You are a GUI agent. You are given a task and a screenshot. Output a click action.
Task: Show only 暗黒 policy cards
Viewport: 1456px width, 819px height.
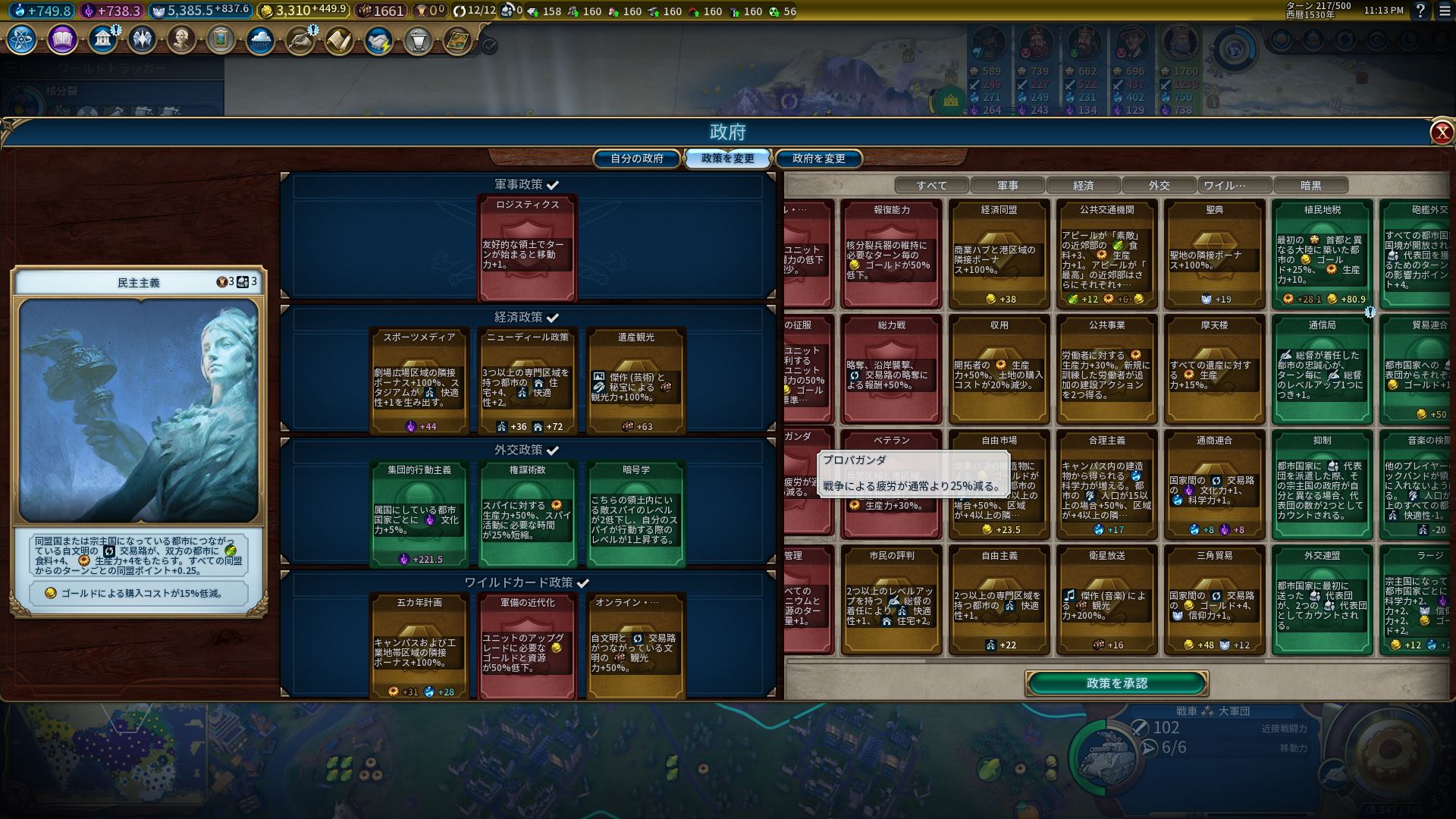(x=1310, y=185)
